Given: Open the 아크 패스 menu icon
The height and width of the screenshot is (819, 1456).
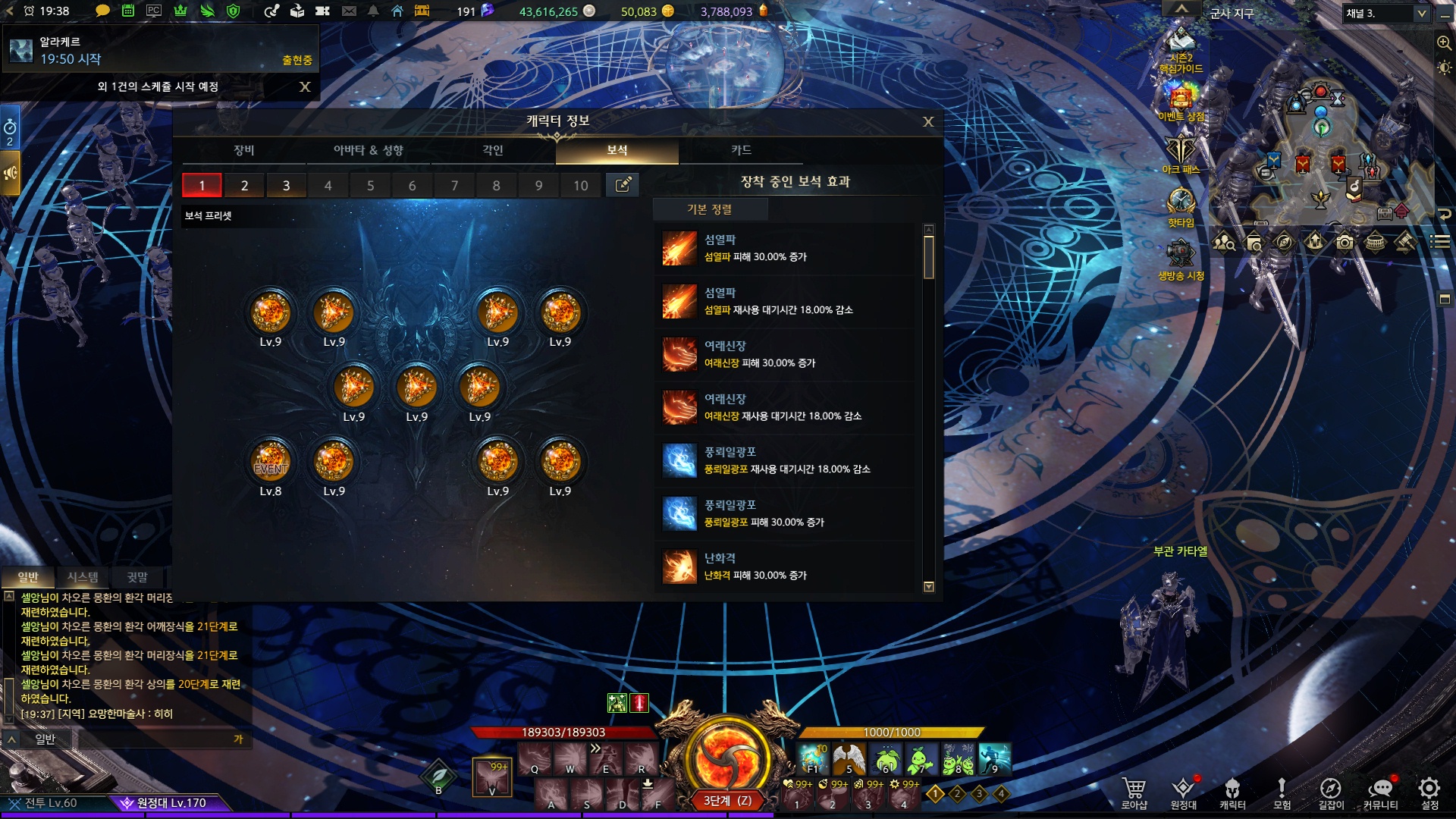Looking at the screenshot, I should pos(1181,155).
